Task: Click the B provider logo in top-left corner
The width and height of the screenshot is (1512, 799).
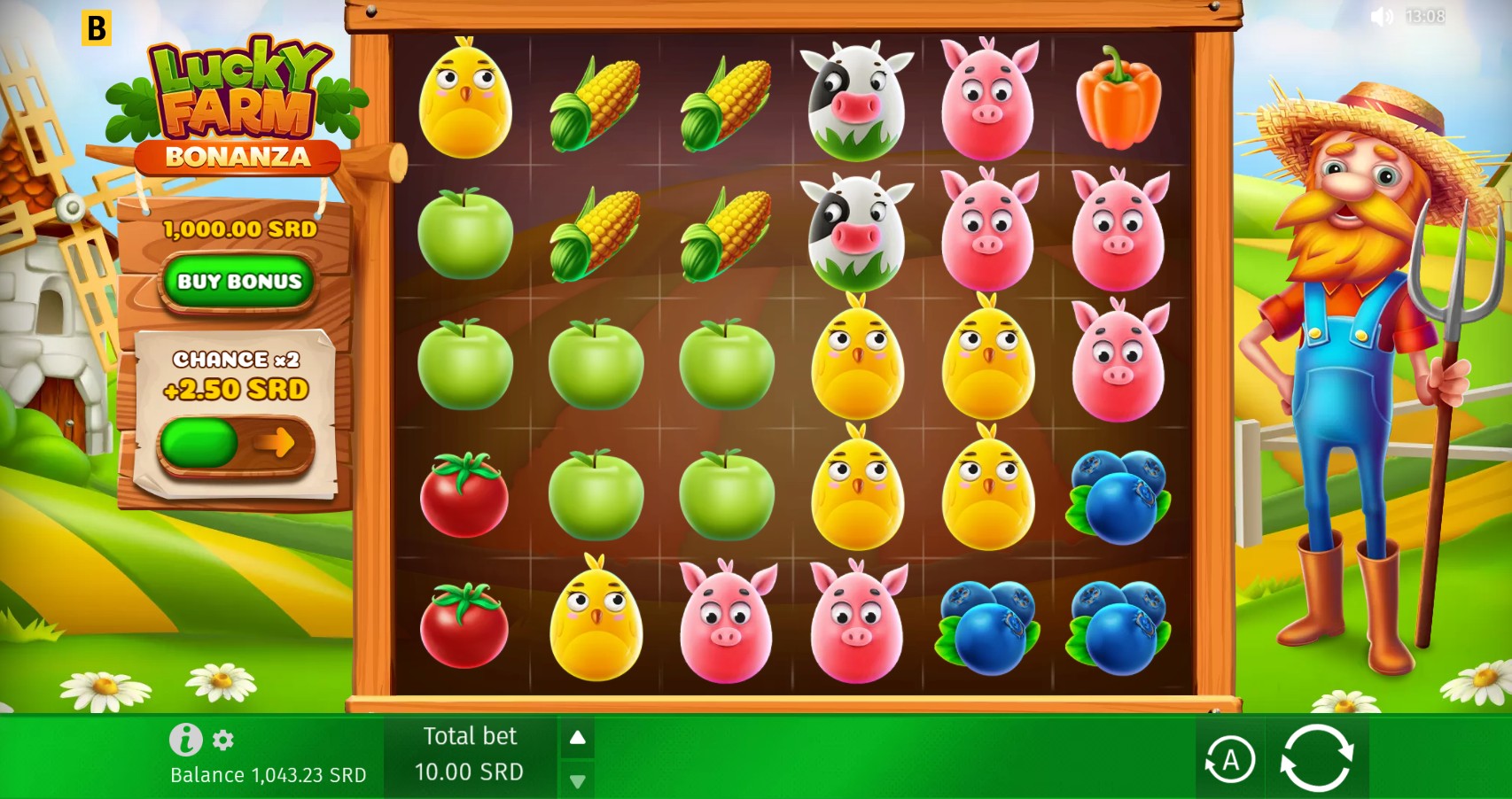Action: pos(99,29)
